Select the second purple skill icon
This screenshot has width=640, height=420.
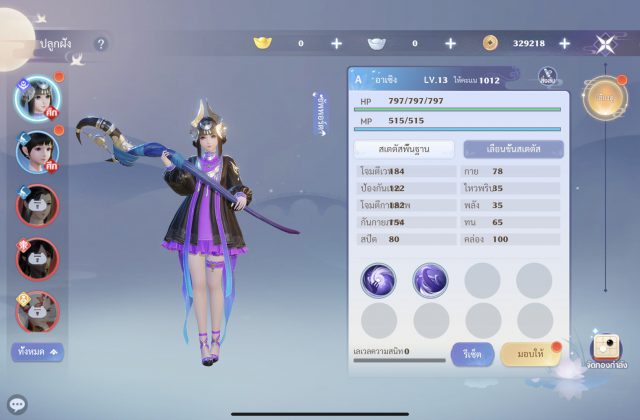coord(430,280)
